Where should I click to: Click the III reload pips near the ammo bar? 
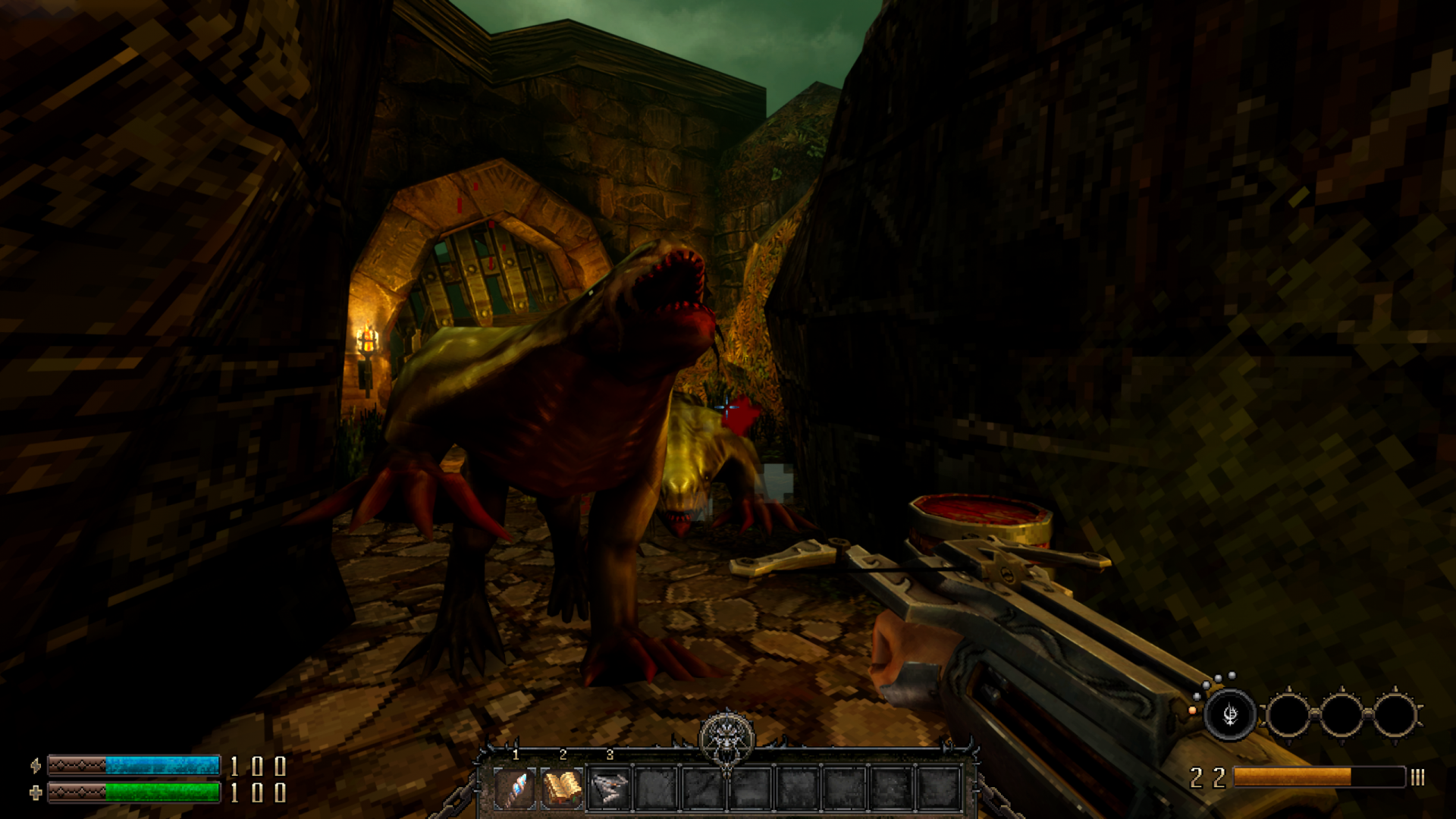pos(1417,778)
